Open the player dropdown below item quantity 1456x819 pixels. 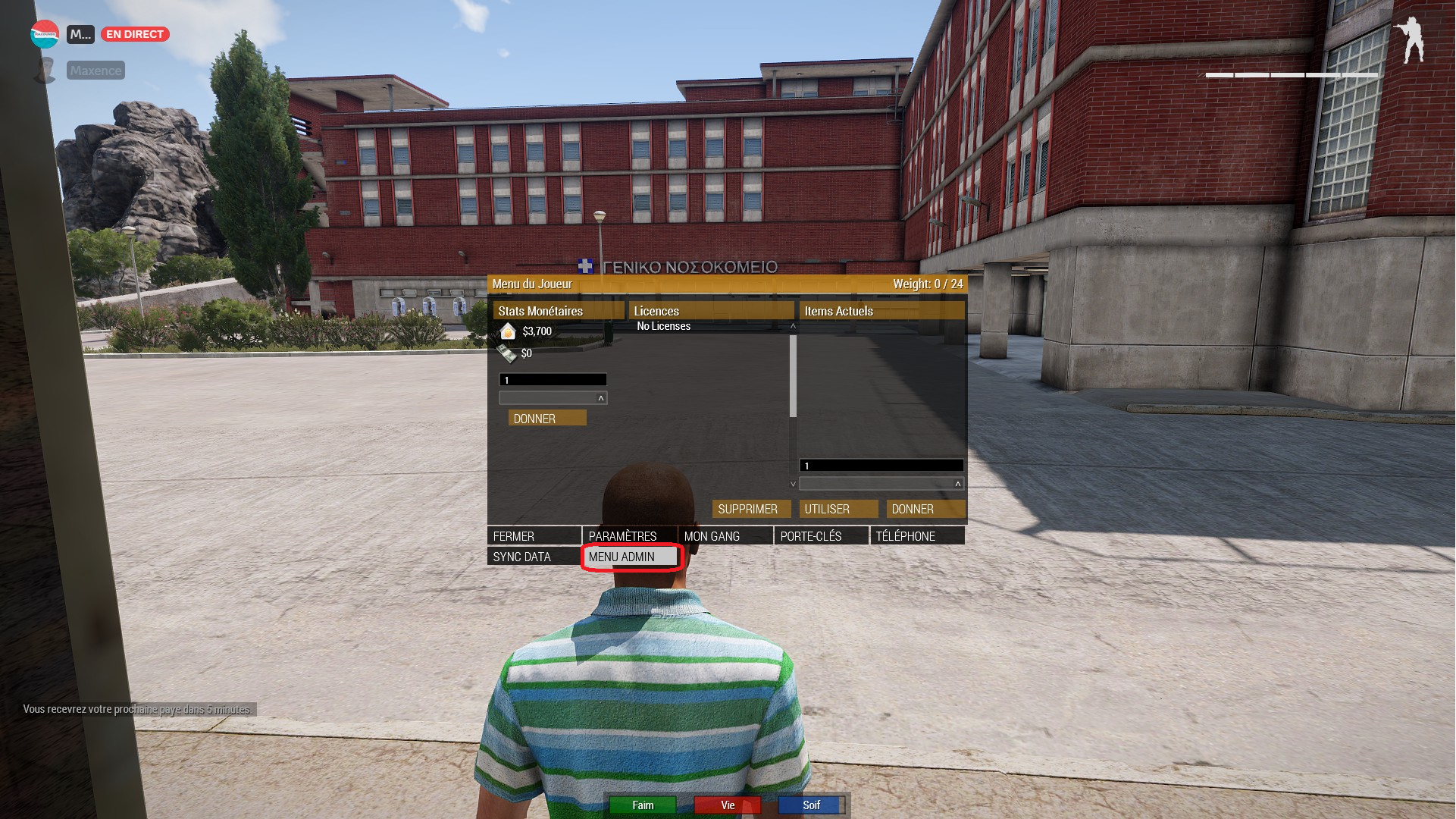881,484
